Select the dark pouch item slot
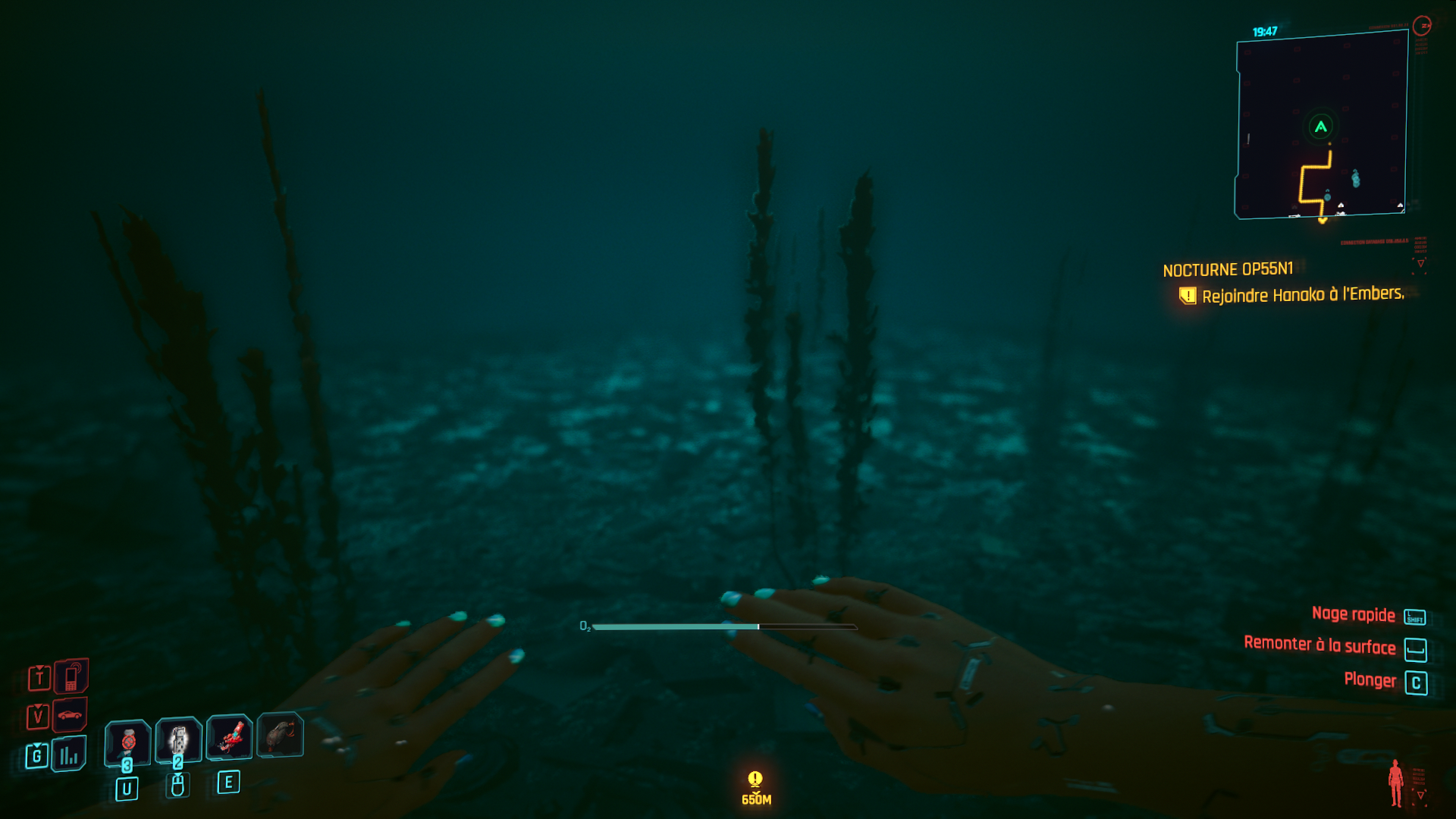Image resolution: width=1456 pixels, height=819 pixels. coord(281,734)
